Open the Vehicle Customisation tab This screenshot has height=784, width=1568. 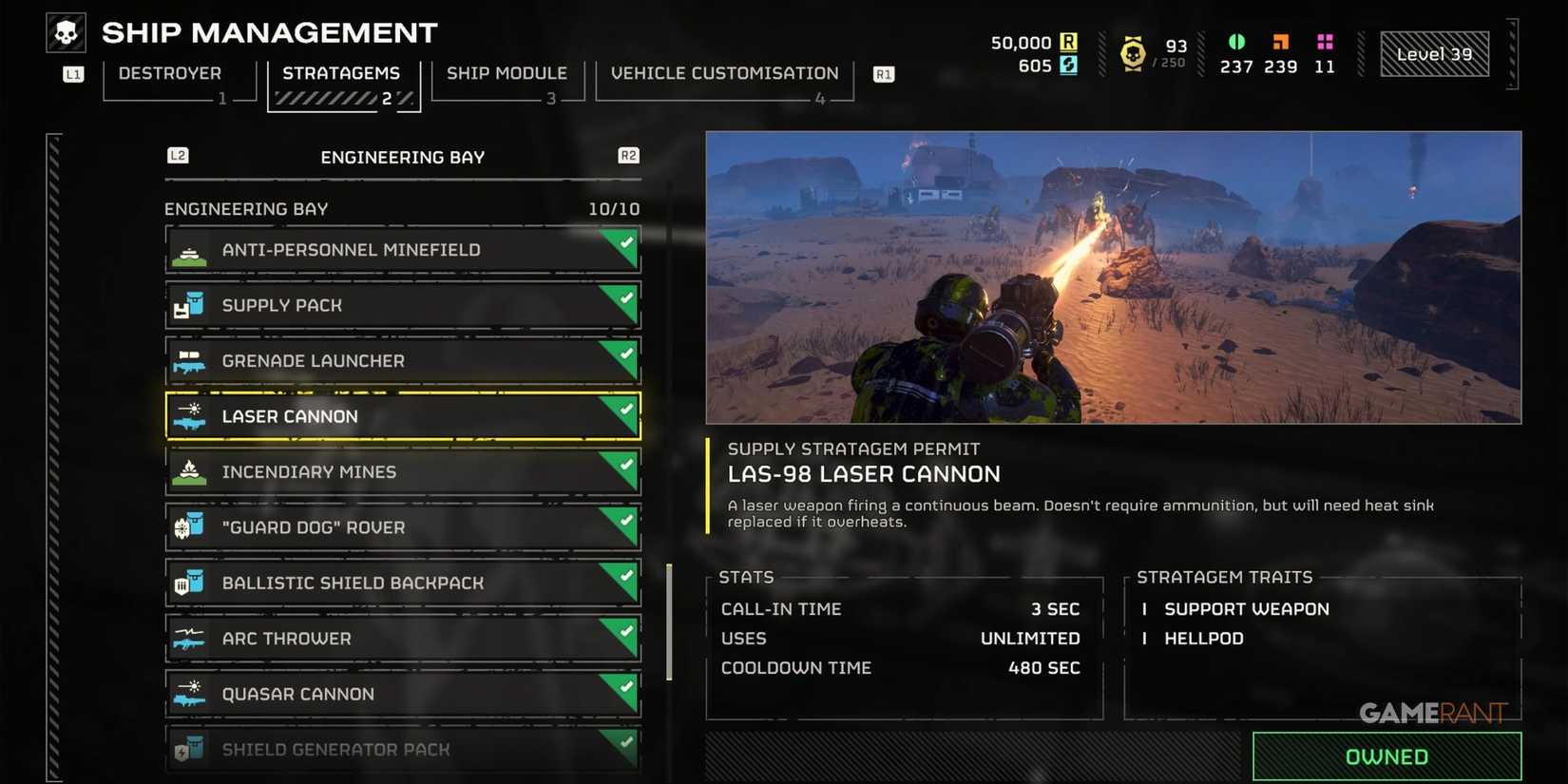click(724, 72)
